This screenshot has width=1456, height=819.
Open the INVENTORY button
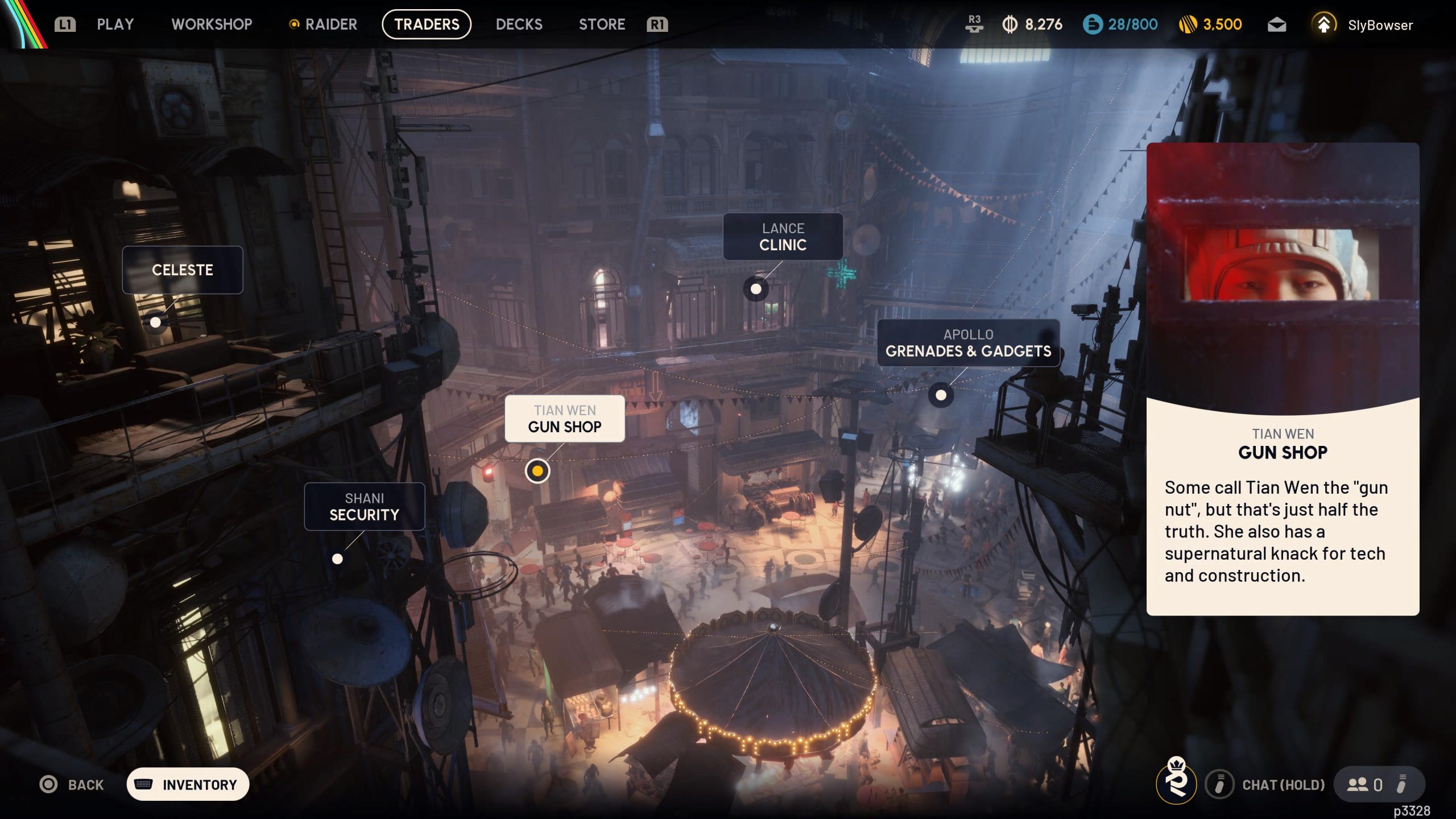tap(188, 784)
